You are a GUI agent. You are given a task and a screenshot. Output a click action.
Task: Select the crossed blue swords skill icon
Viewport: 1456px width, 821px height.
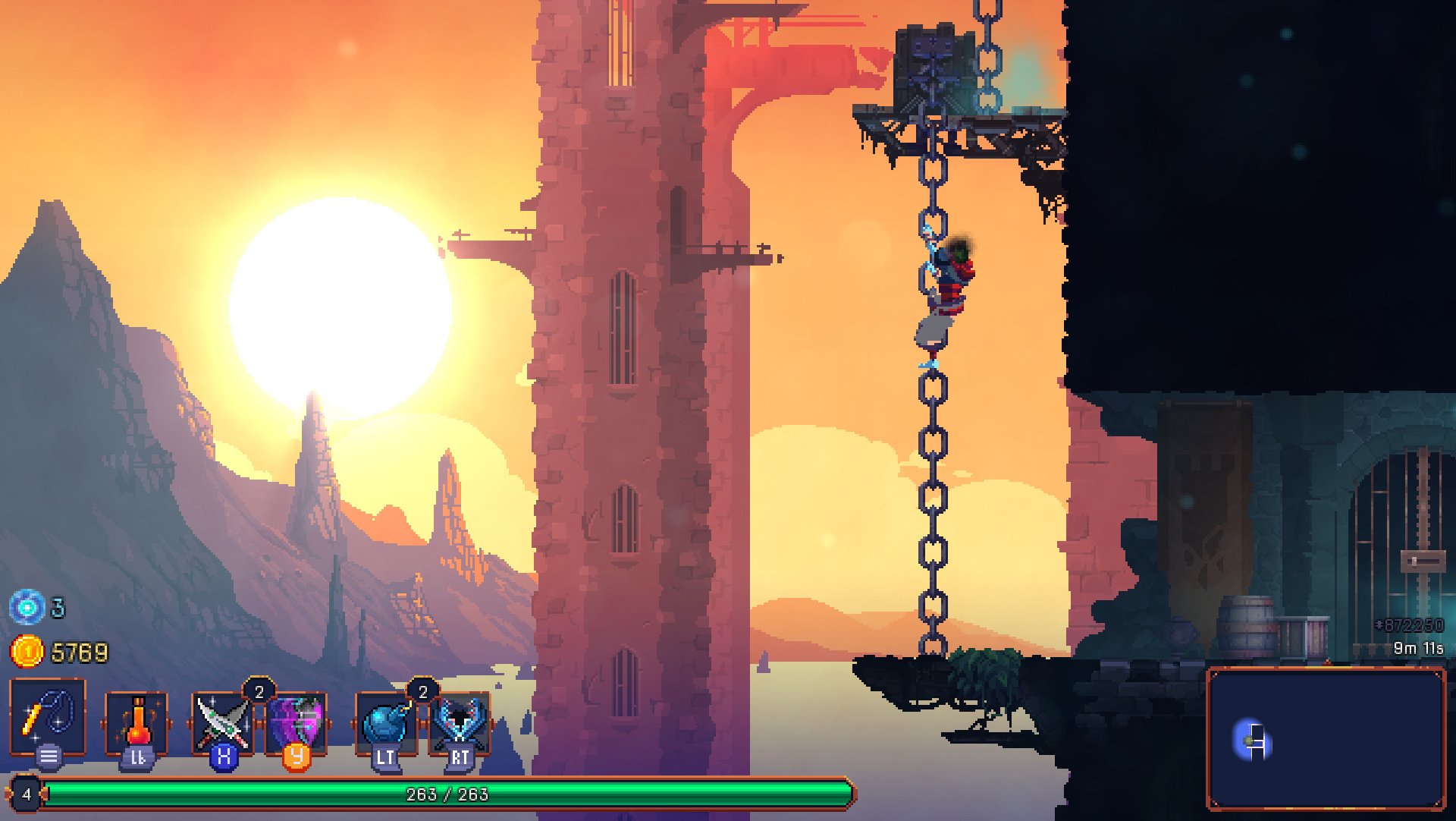[x=460, y=723]
